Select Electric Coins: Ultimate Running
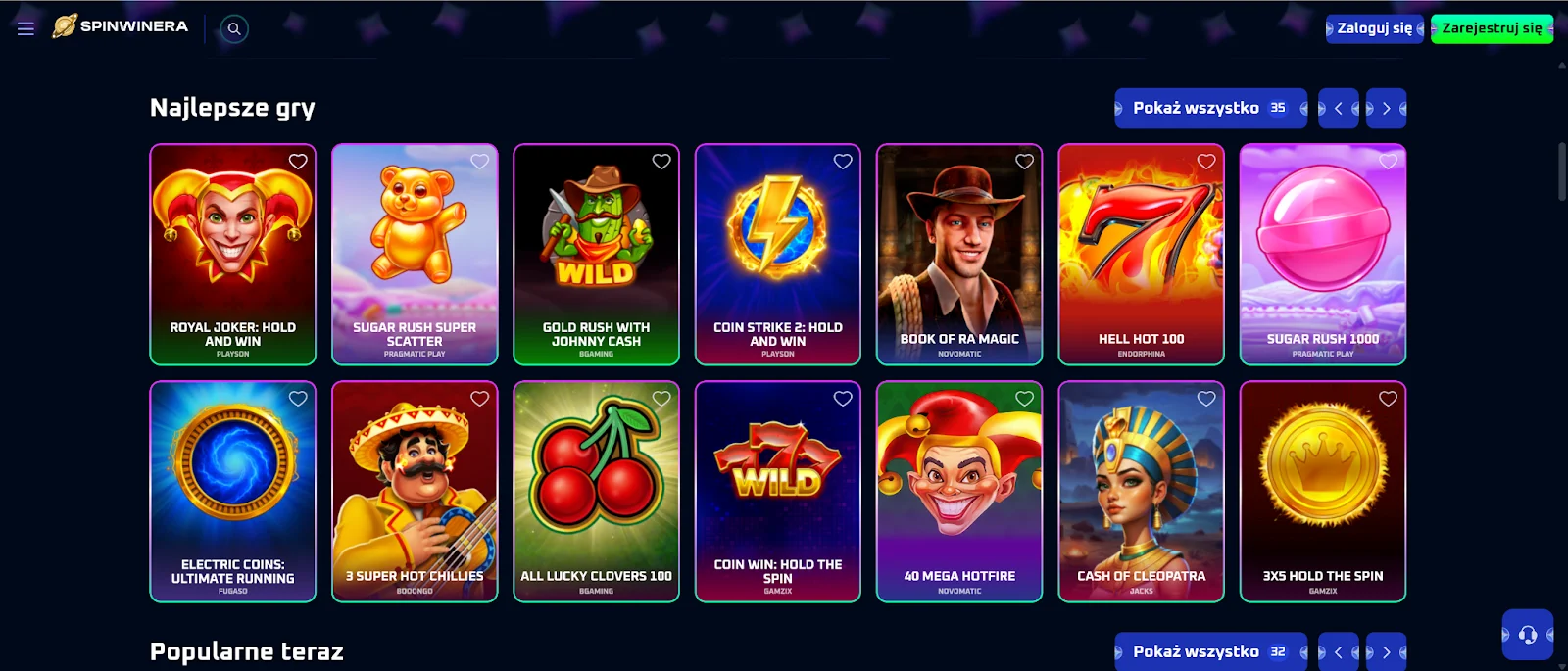 pos(233,491)
